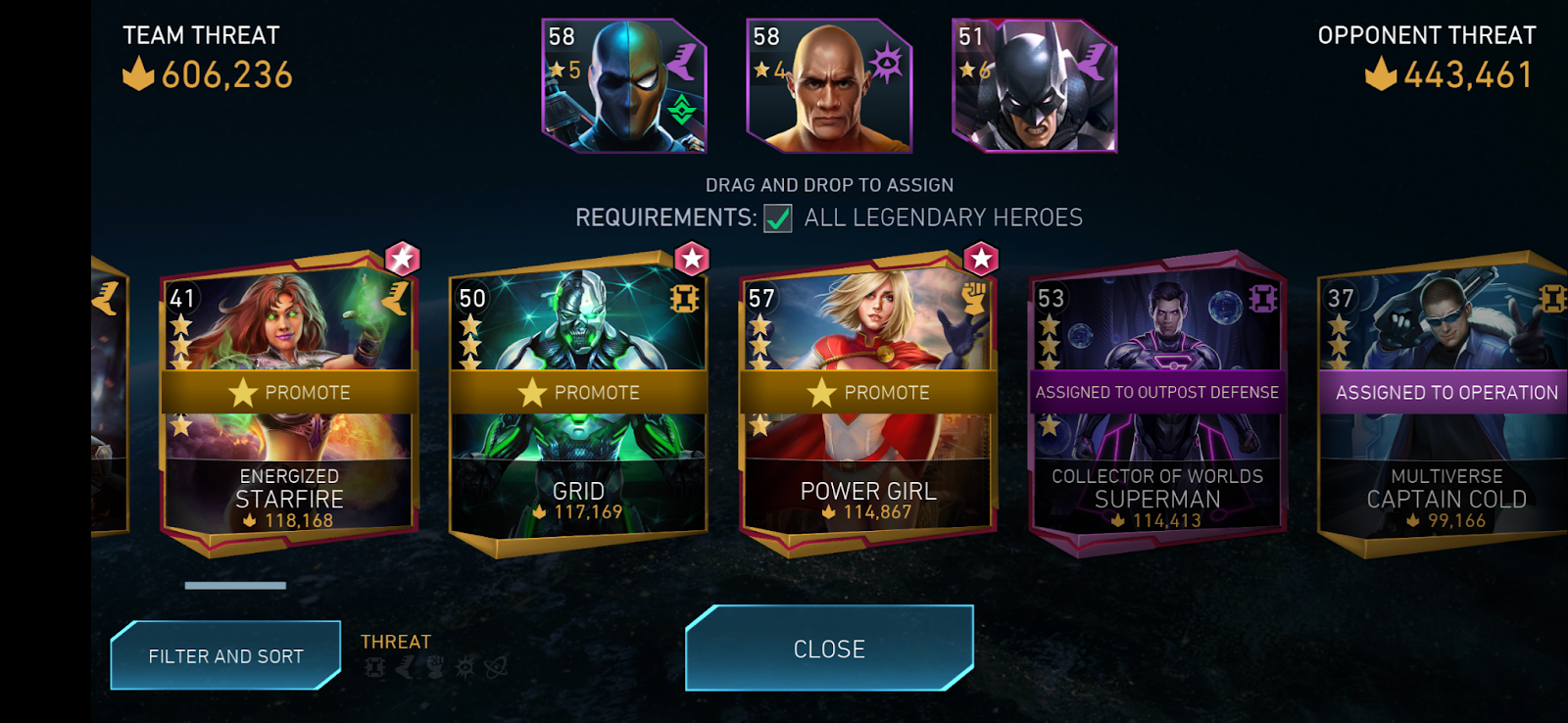The image size is (1568, 723).
Task: Tap the star badge on Starfire's card
Action: (402, 259)
